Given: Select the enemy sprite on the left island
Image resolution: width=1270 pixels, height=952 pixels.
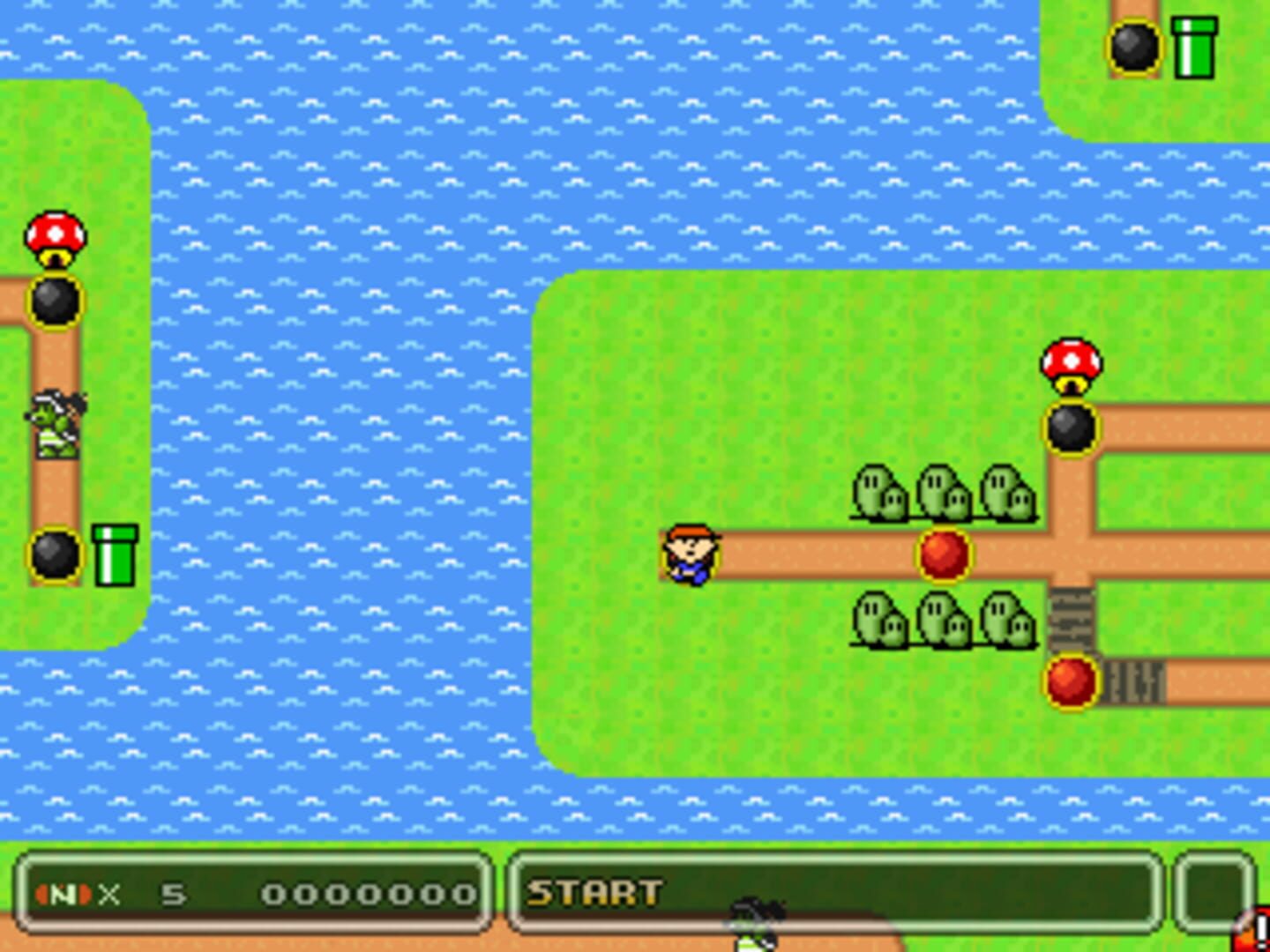Looking at the screenshot, I should 55,426.
